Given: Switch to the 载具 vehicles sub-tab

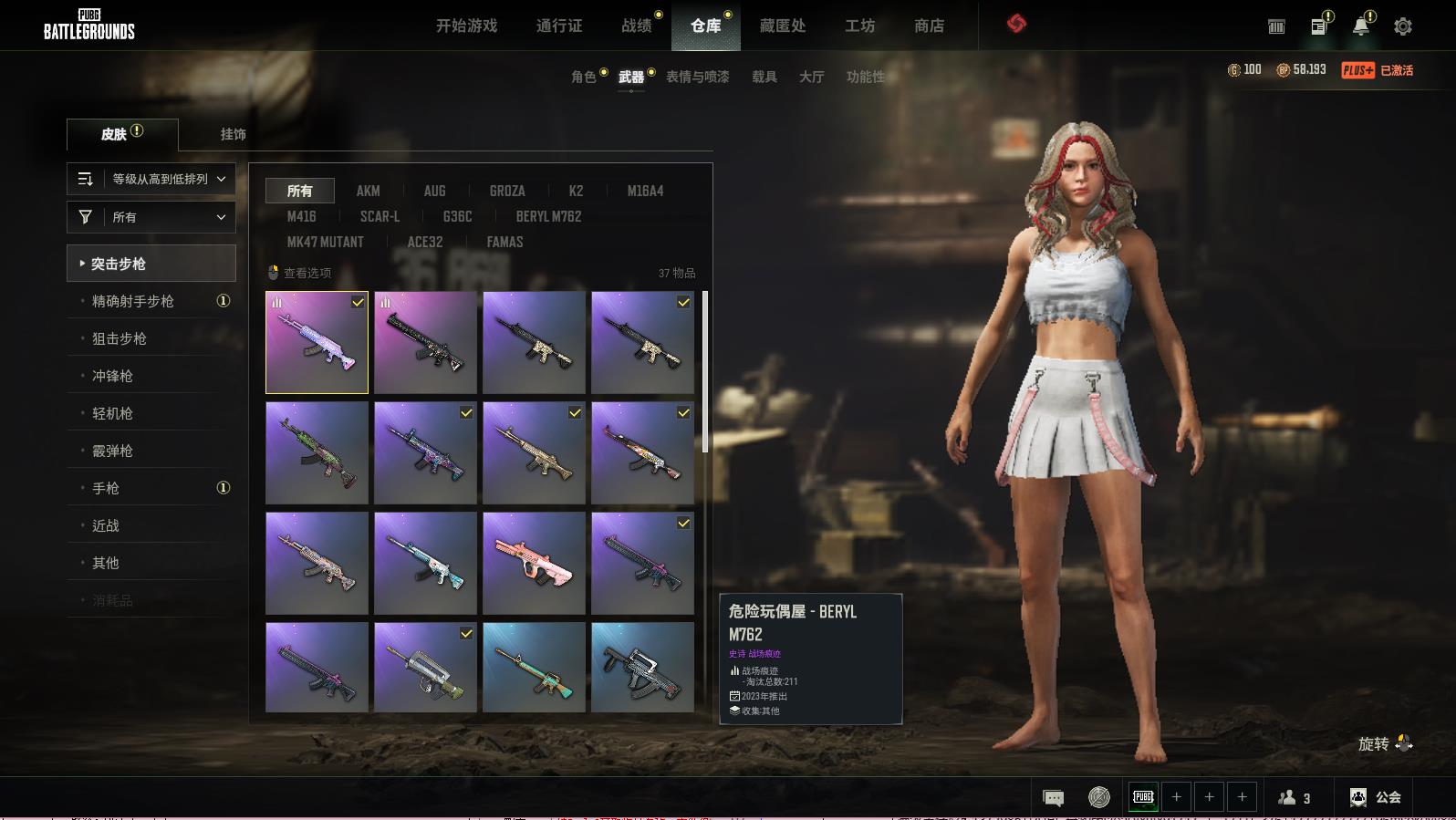Looking at the screenshot, I should click(764, 77).
